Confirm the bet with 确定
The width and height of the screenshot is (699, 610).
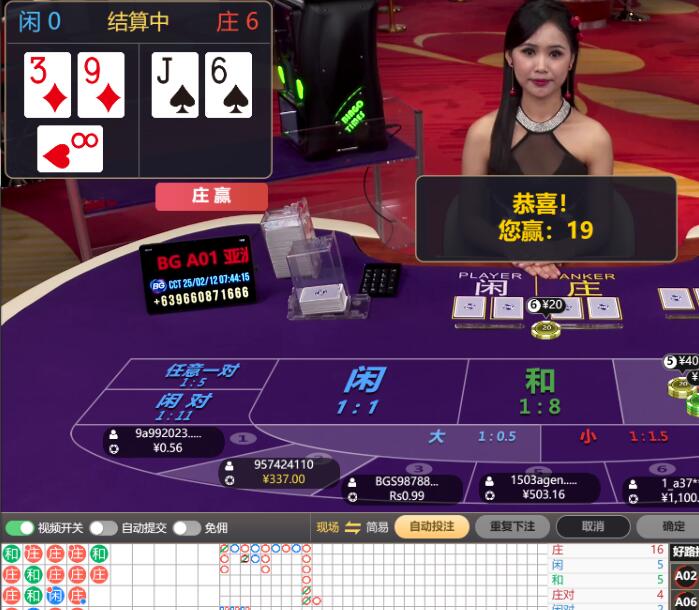(x=674, y=526)
